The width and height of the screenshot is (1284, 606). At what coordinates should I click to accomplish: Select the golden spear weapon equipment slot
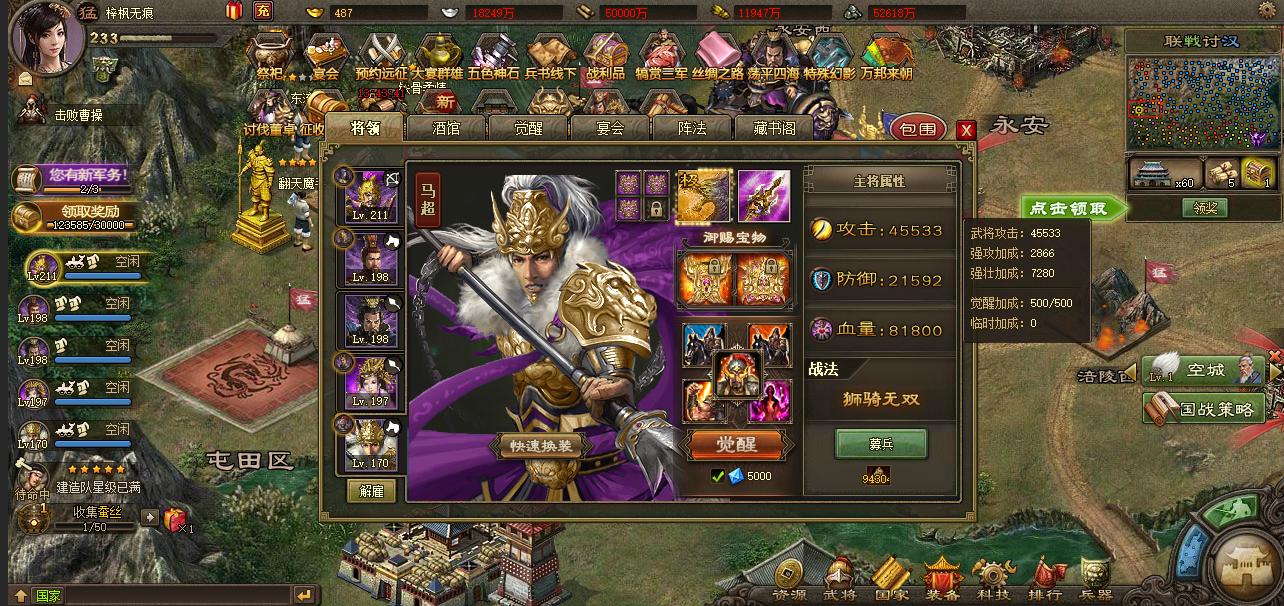764,195
